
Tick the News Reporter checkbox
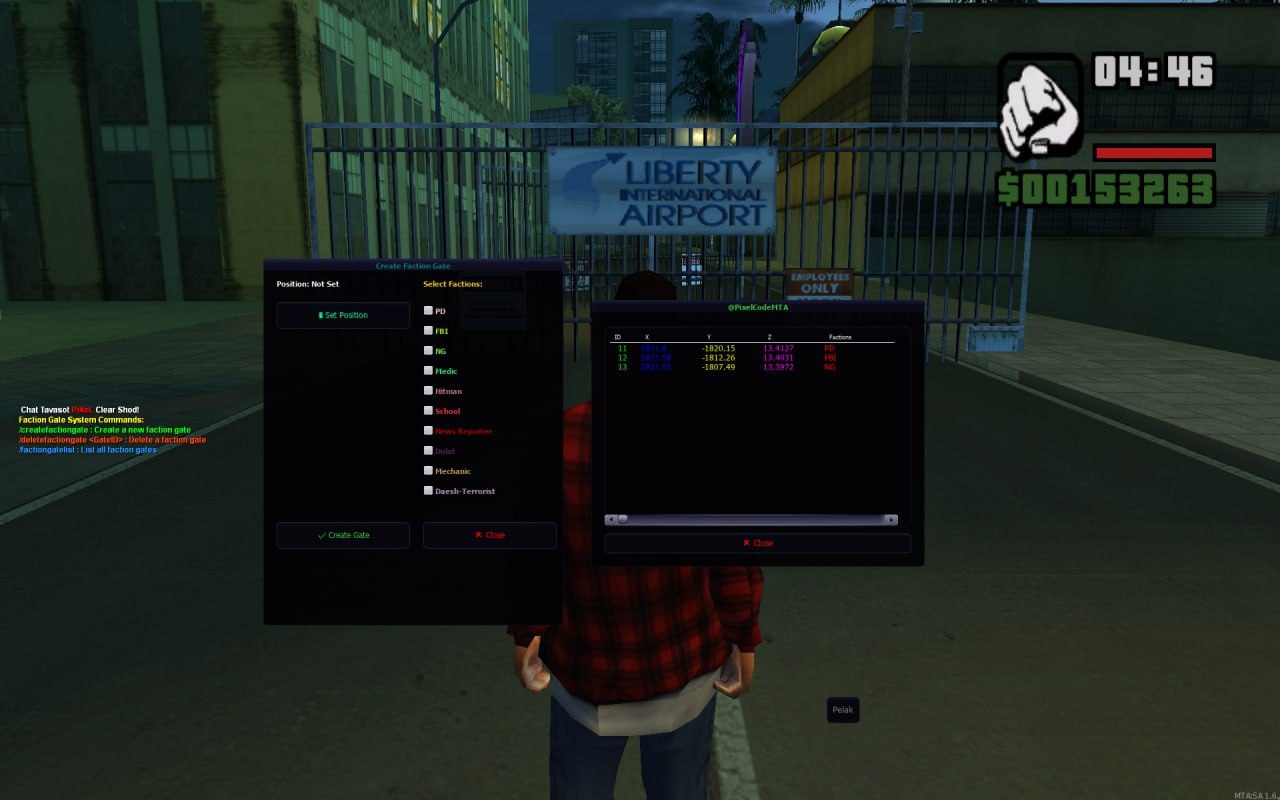tap(429, 431)
